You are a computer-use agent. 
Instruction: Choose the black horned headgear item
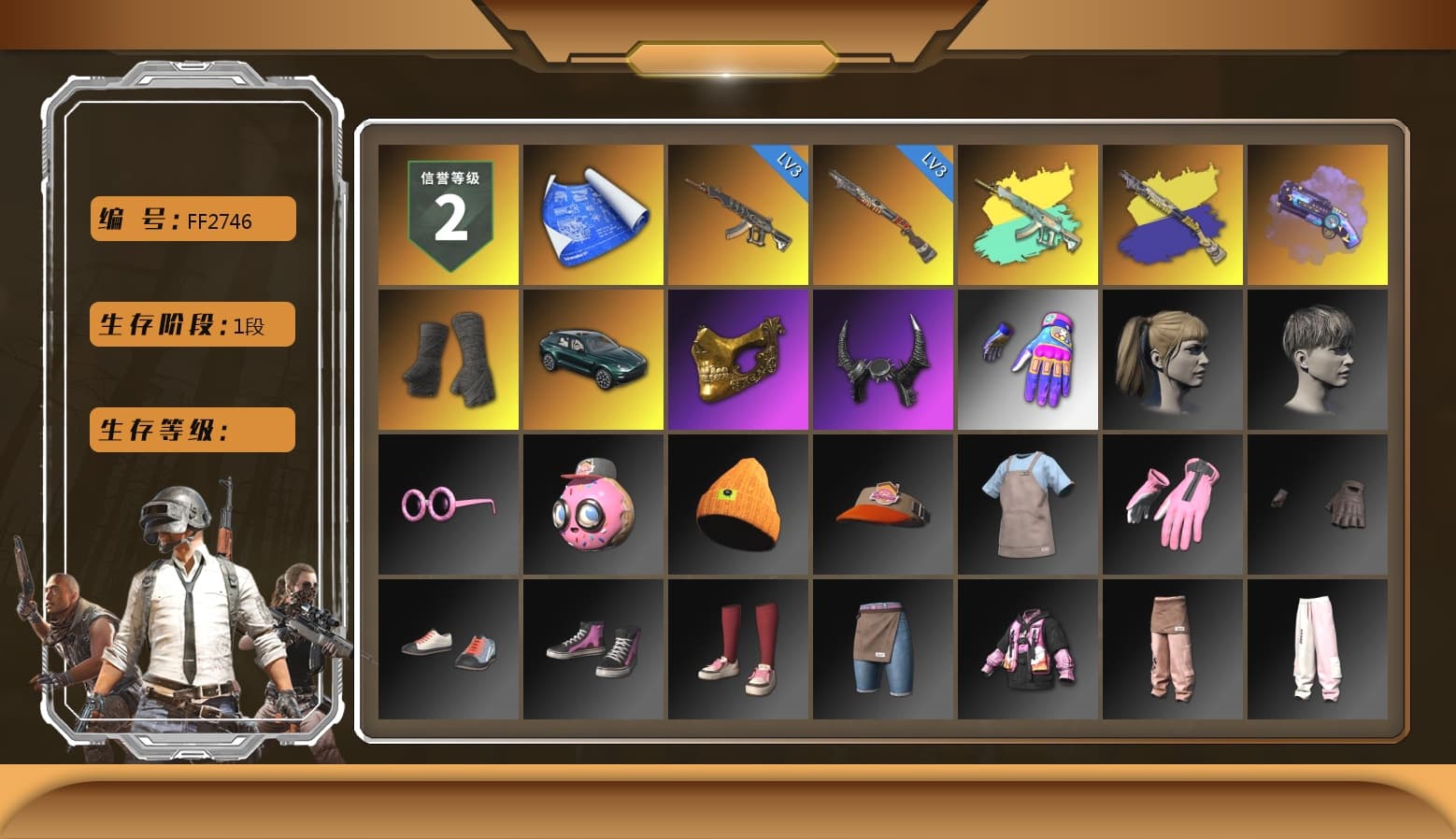pyautogui.click(x=882, y=359)
